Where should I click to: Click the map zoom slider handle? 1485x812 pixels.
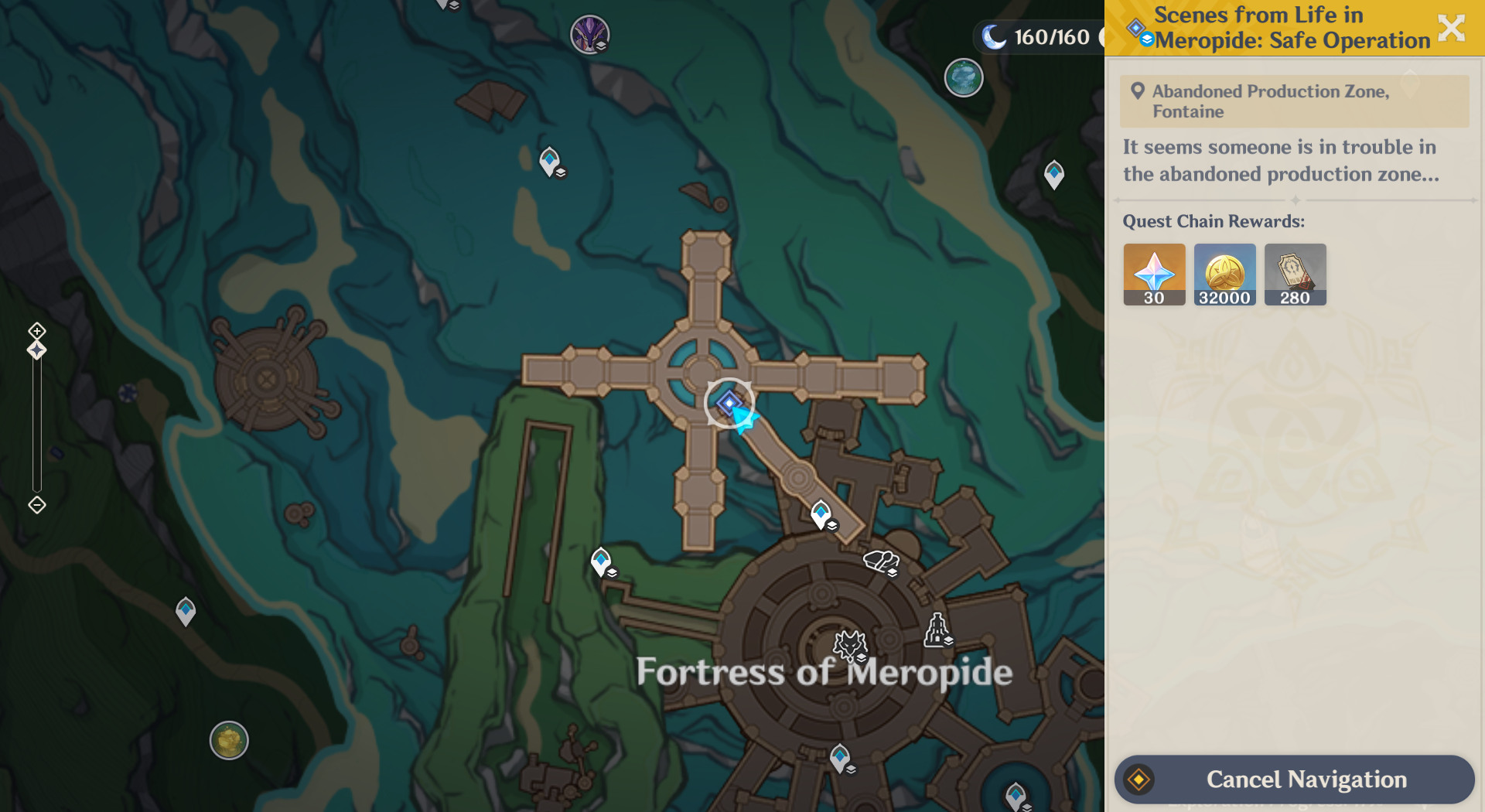pyautogui.click(x=36, y=350)
